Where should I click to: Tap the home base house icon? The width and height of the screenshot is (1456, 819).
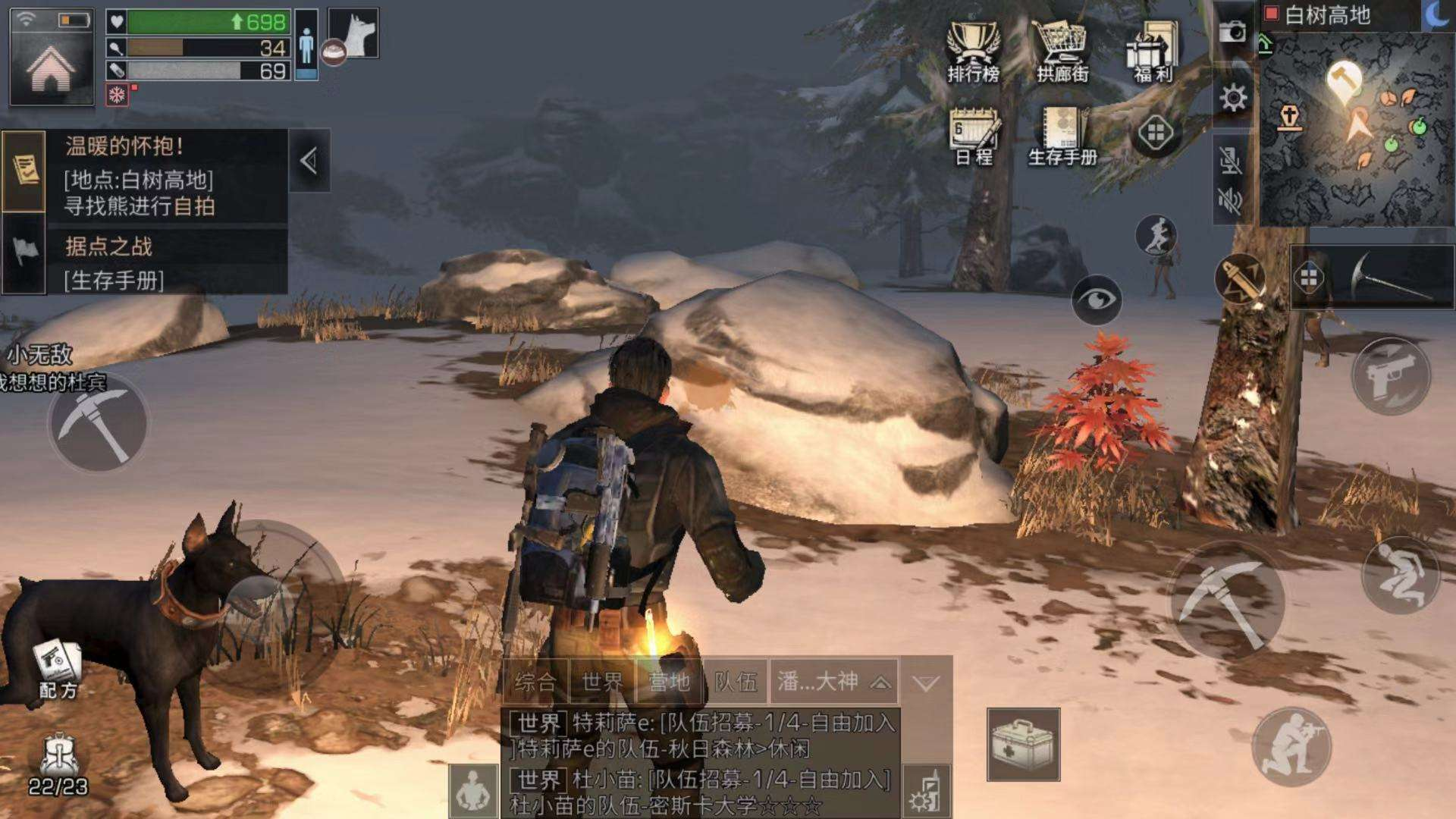(x=52, y=70)
